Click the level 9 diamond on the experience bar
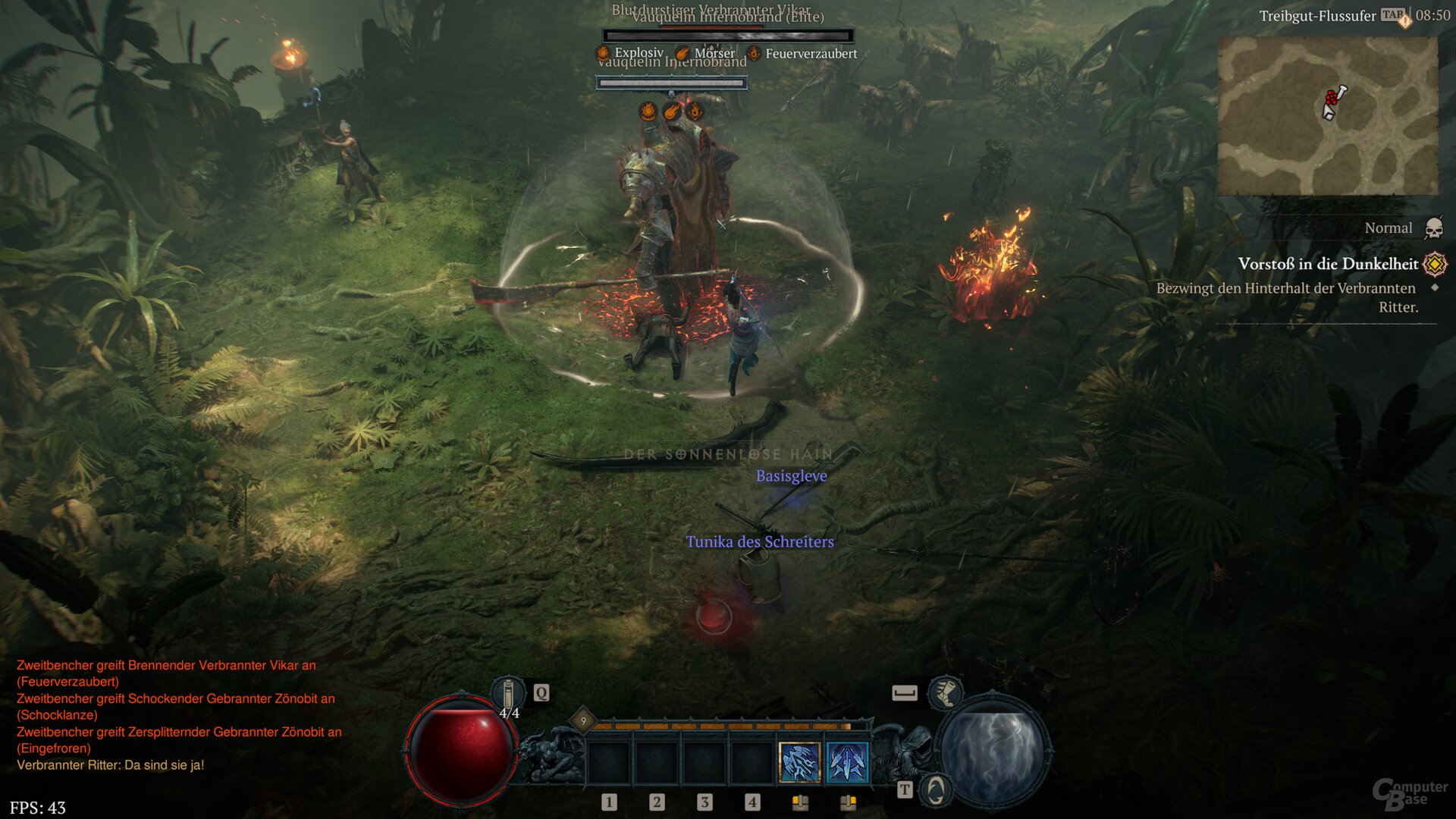Image resolution: width=1456 pixels, height=819 pixels. (583, 720)
